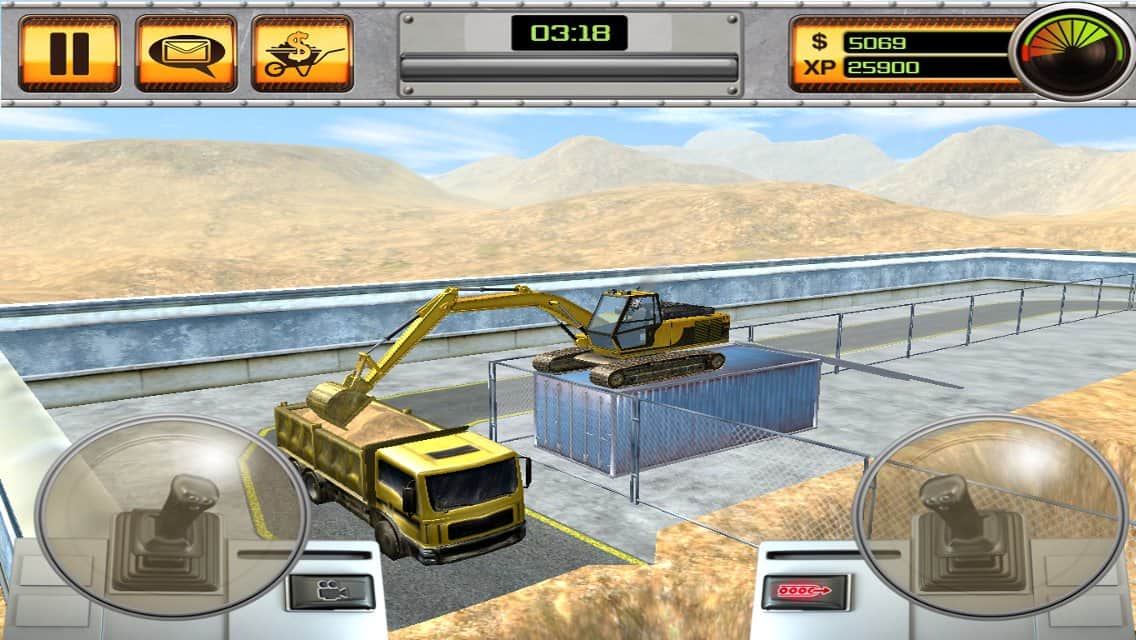Tap the left joystick control

point(172,516)
